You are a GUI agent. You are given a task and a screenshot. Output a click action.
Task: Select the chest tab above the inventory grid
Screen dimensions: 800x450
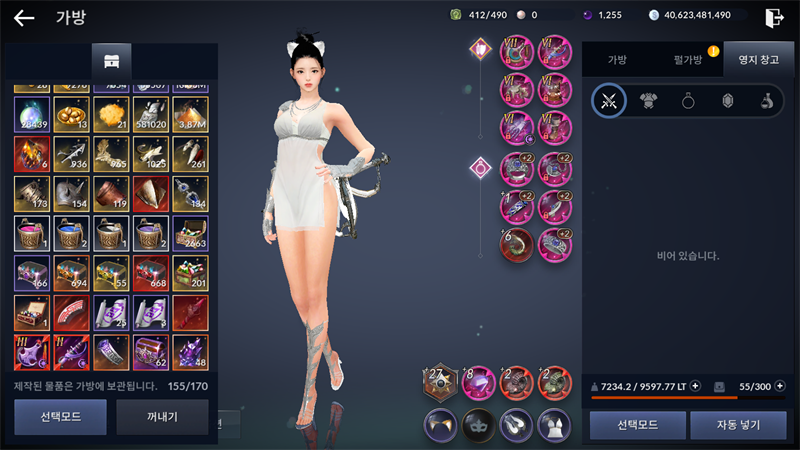(111, 61)
